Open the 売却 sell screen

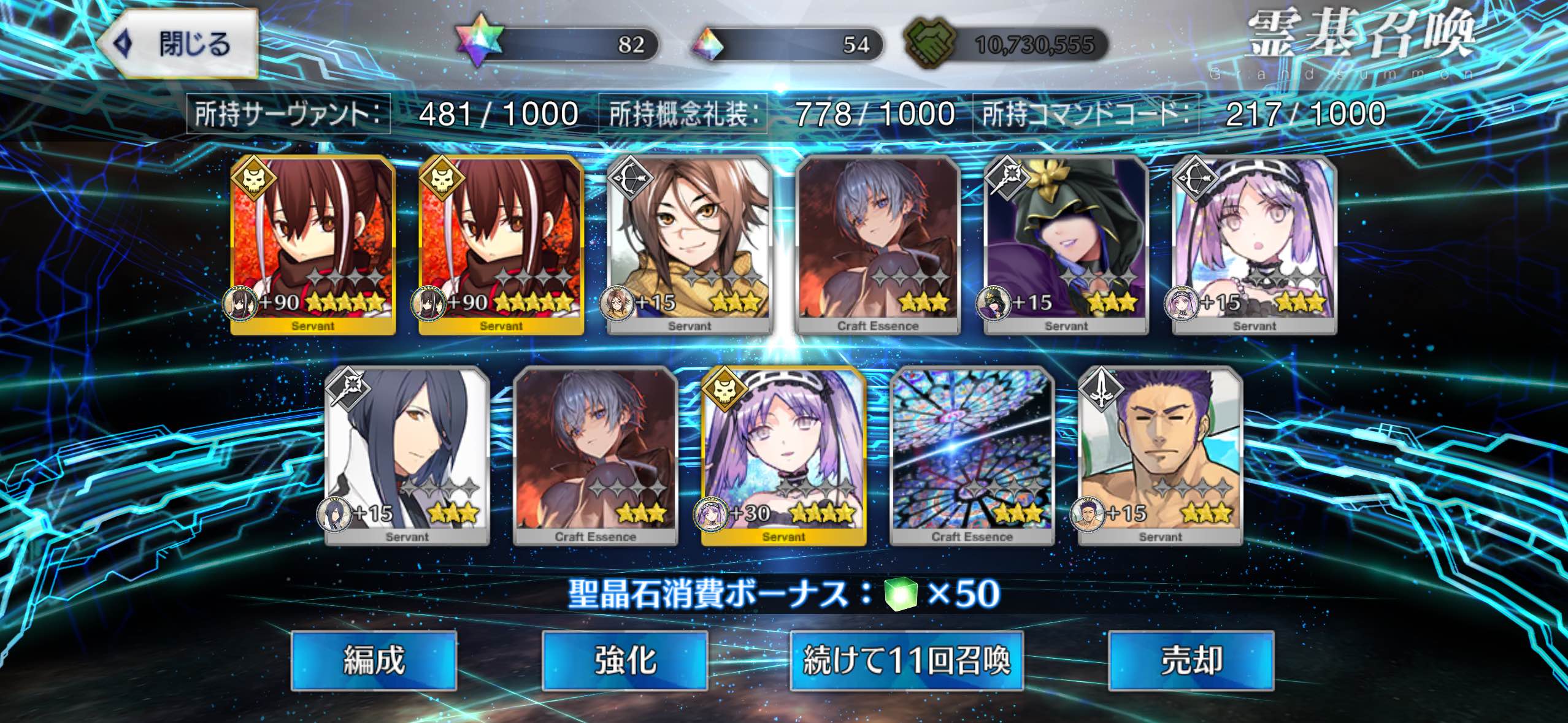(x=1191, y=661)
